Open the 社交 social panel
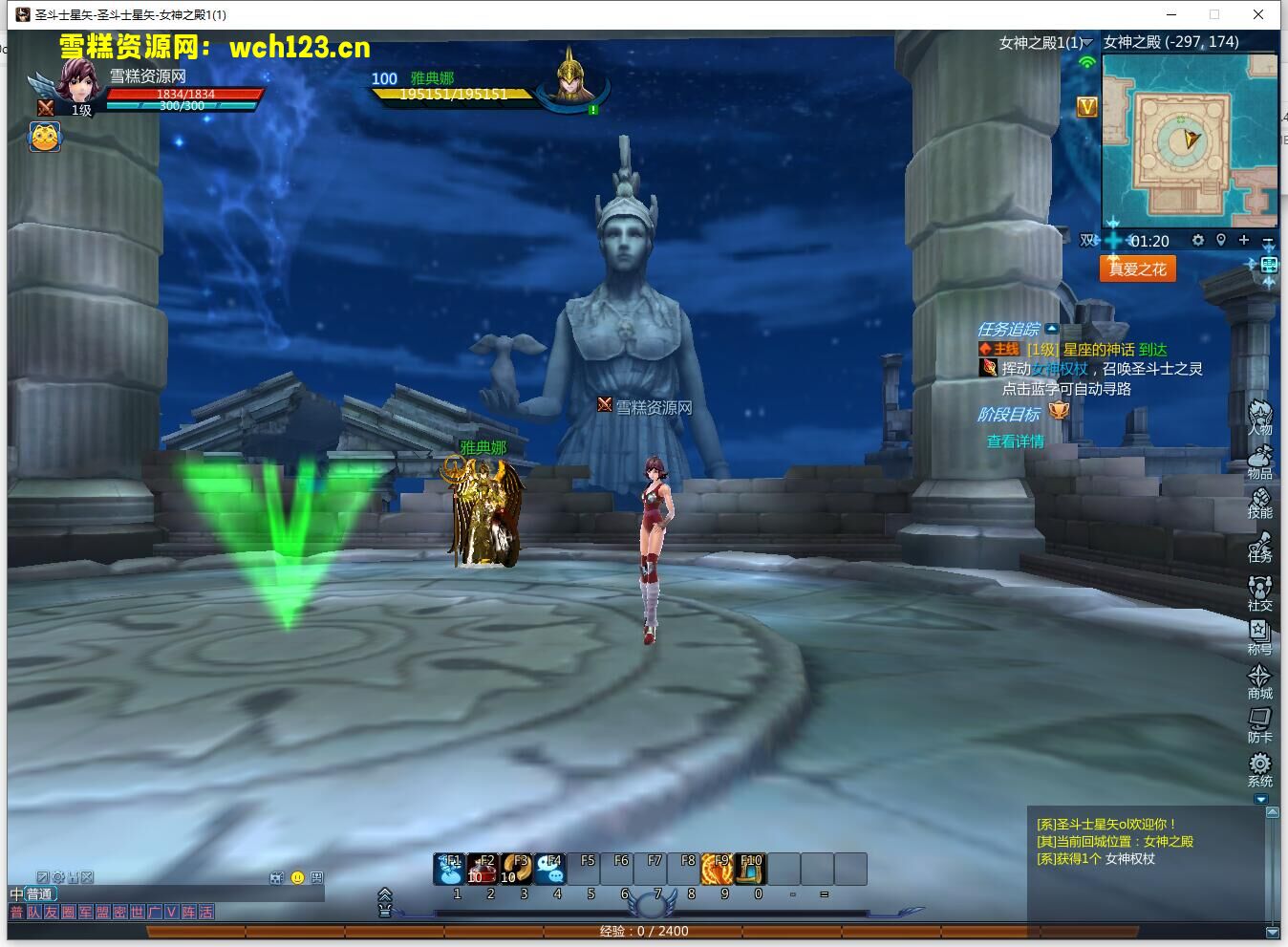This screenshot has height=947, width=1288. [x=1259, y=592]
